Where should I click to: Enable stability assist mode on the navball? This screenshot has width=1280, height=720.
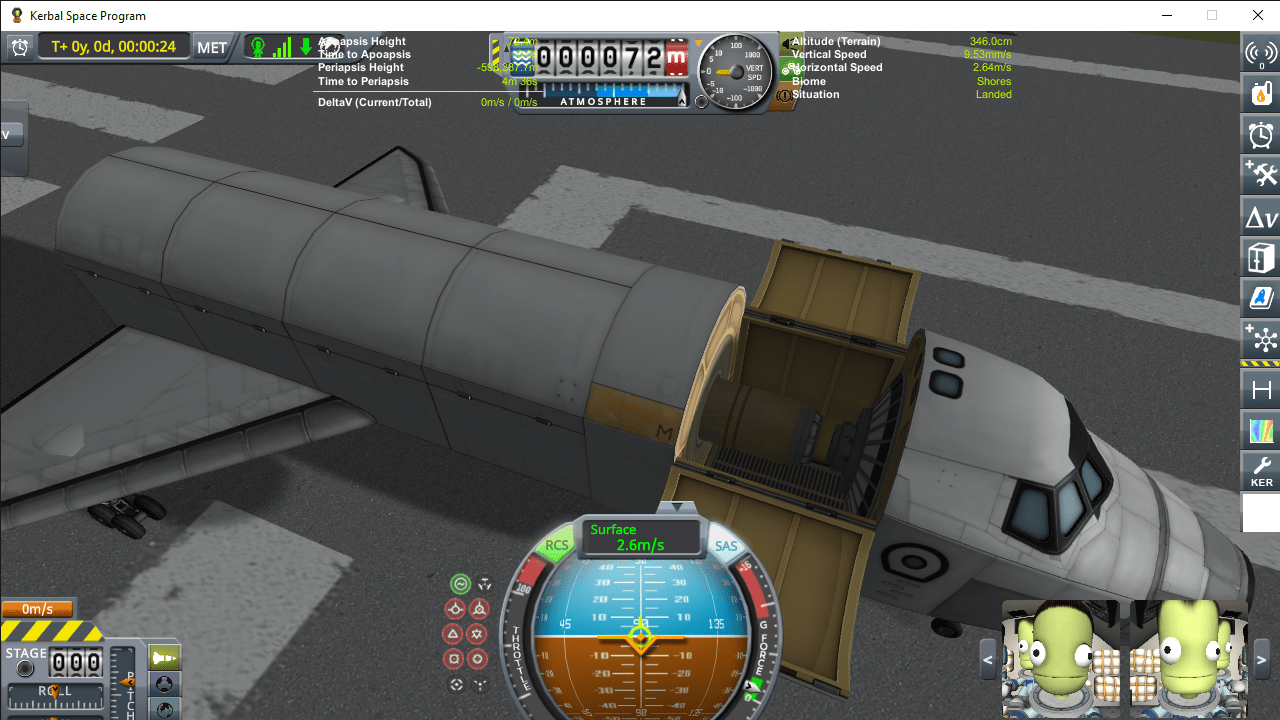click(x=461, y=583)
